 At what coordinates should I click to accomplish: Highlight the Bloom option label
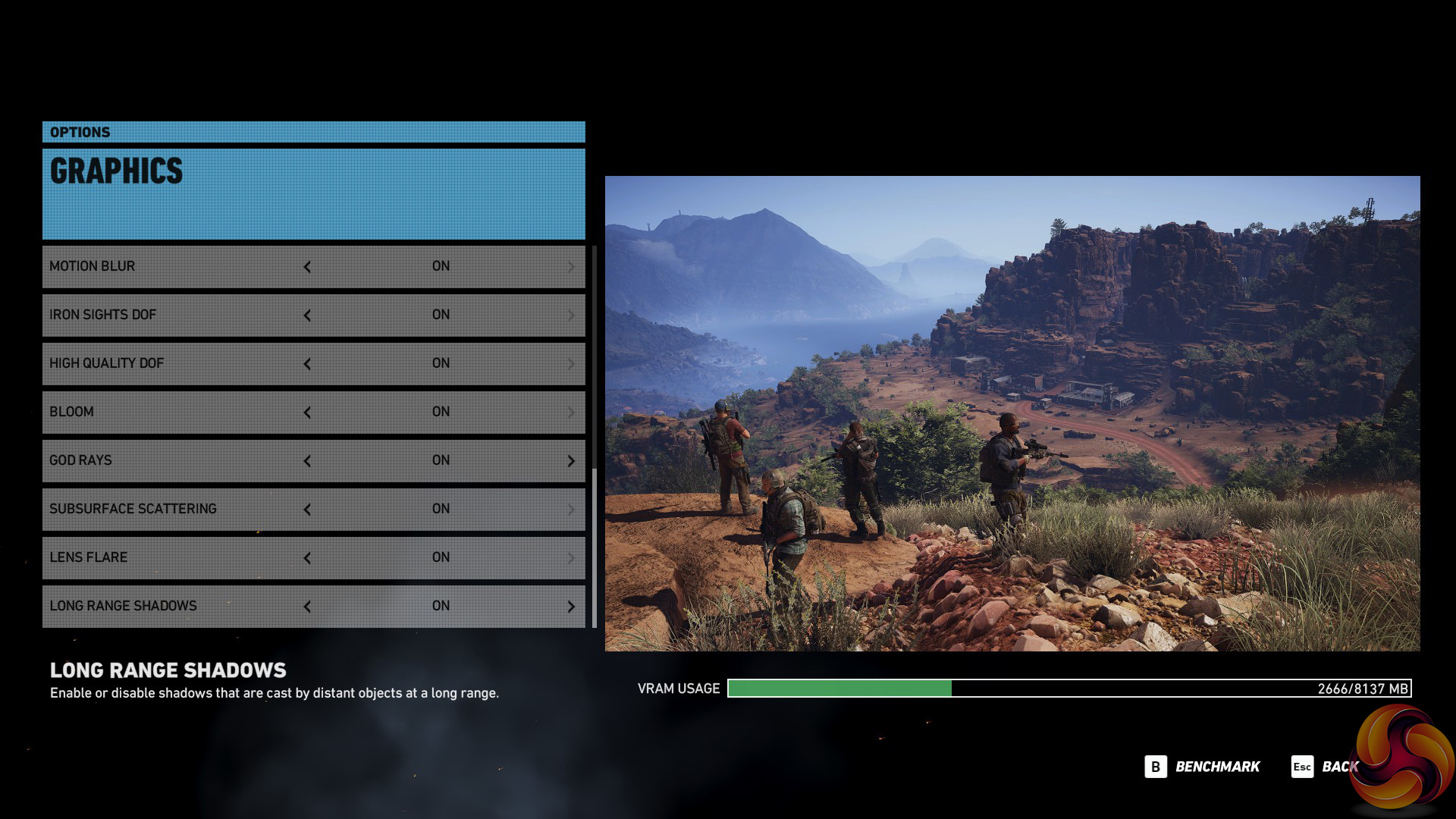click(x=72, y=412)
